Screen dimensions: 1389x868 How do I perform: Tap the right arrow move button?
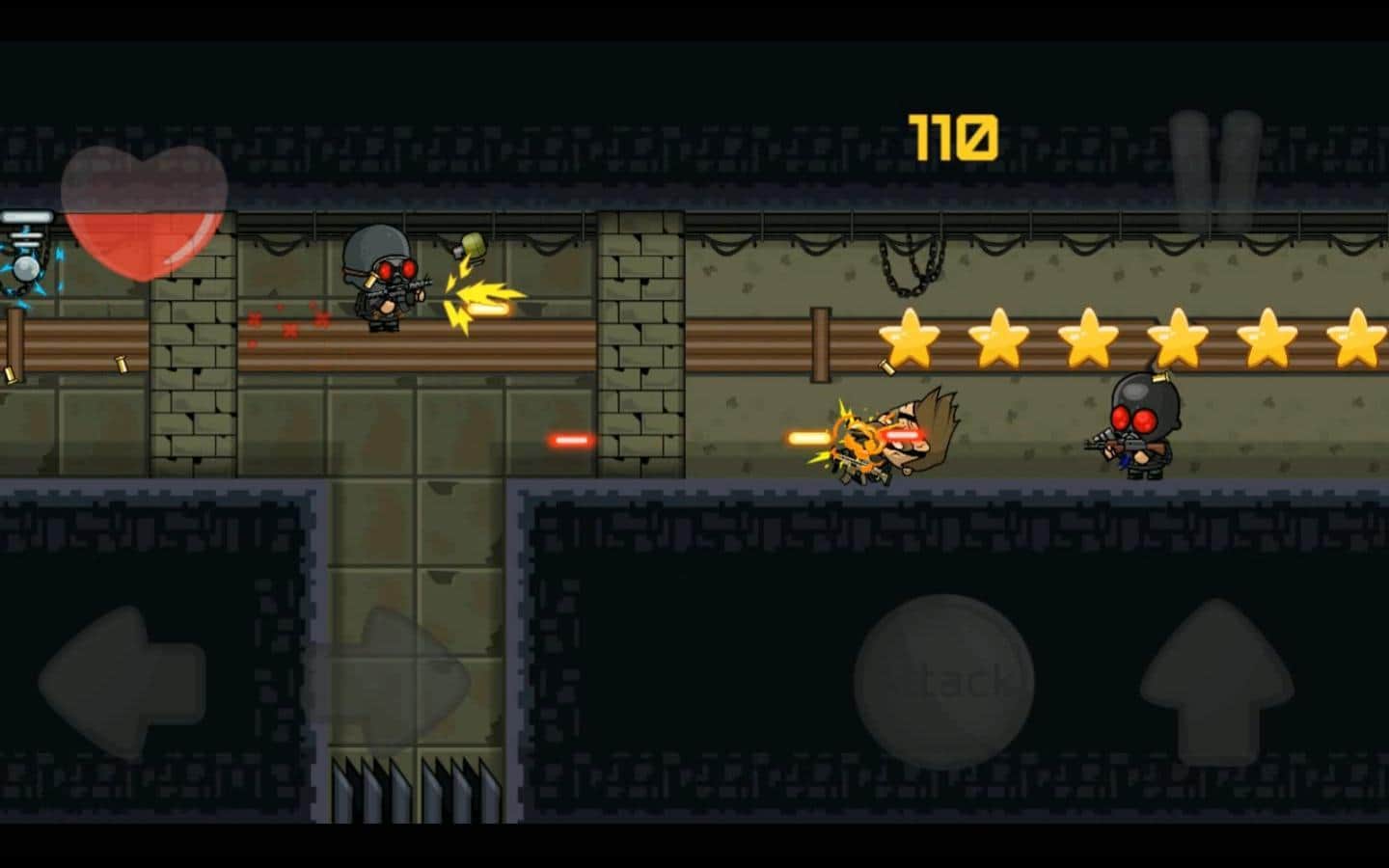tap(386, 682)
